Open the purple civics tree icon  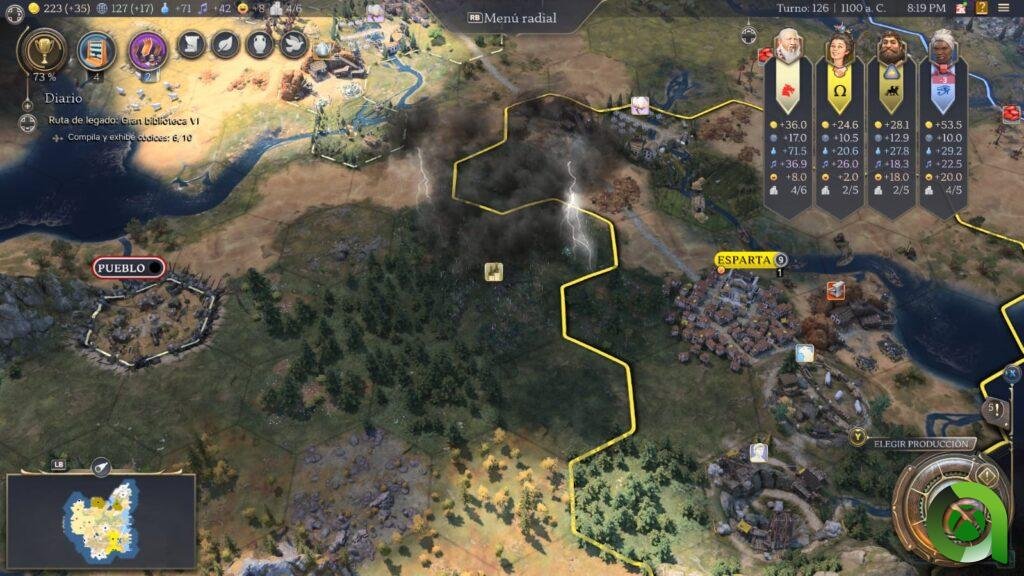147,49
